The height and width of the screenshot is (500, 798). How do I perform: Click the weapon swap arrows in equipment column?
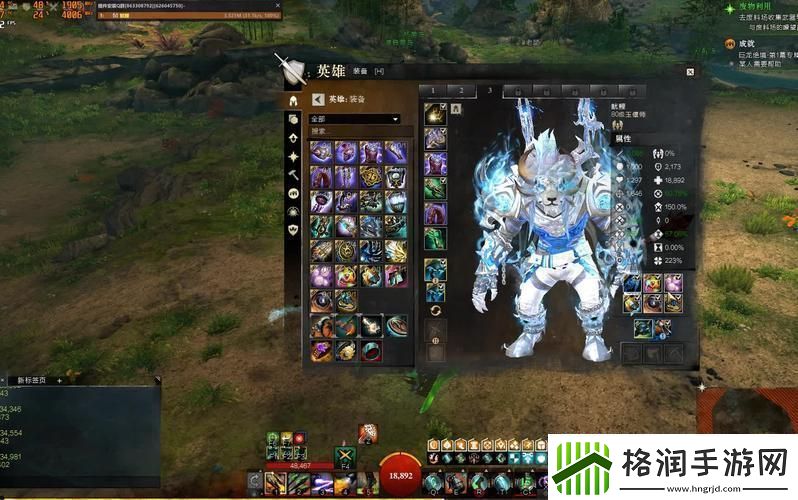tap(435, 310)
